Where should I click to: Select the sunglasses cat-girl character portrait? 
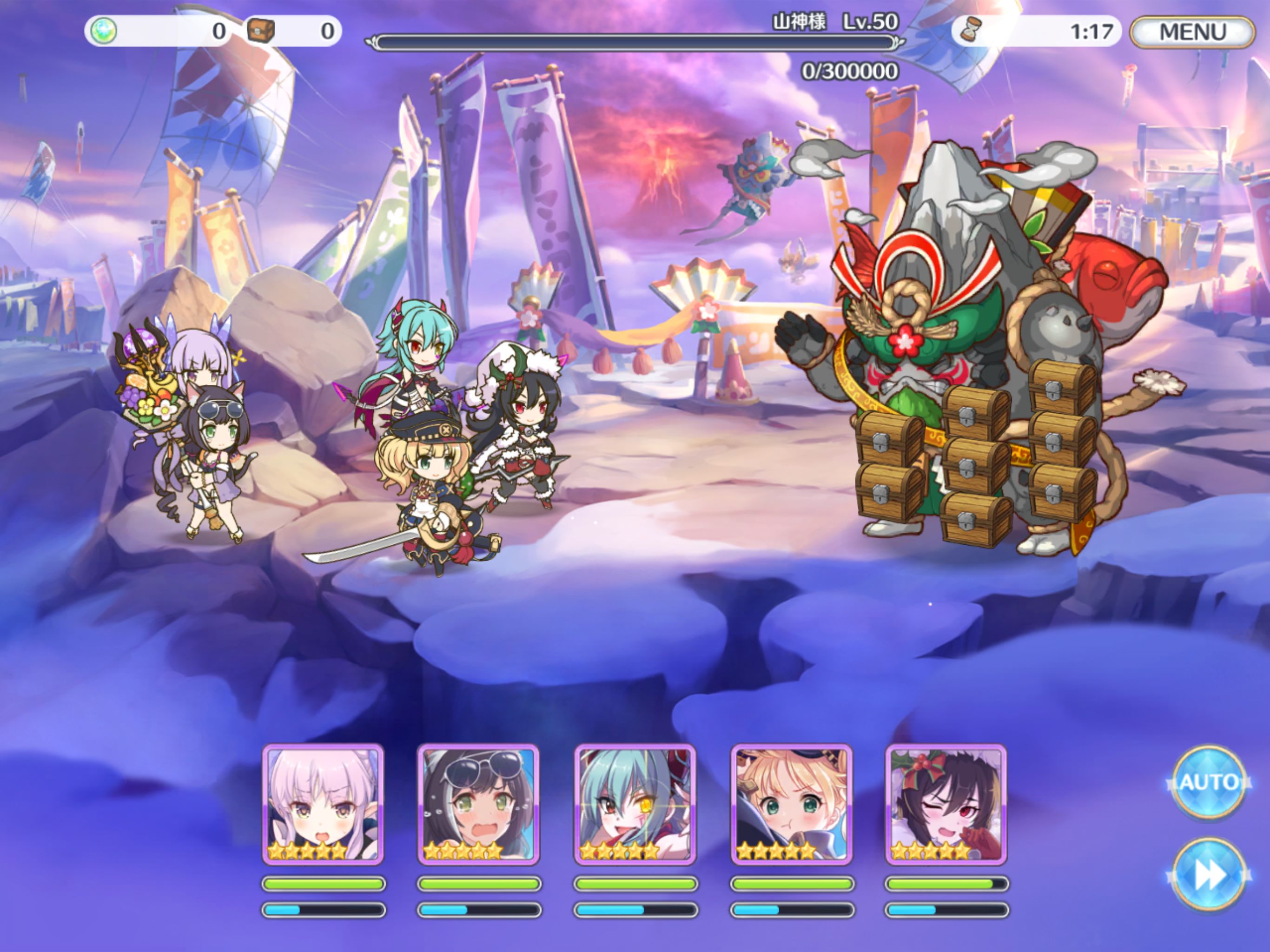tap(478, 804)
